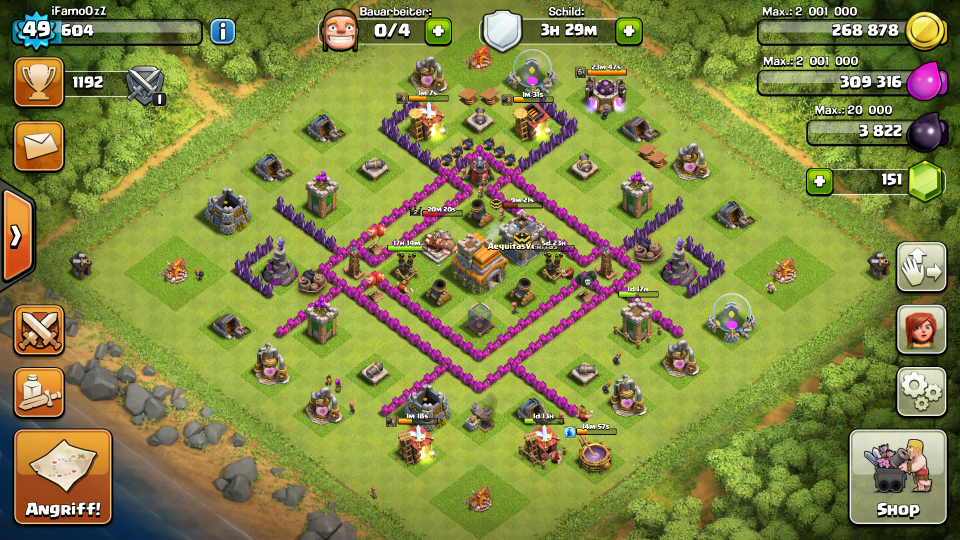Expand the side panel arrow tab
Image resolution: width=960 pixels, height=540 pixels.
click(x=15, y=236)
